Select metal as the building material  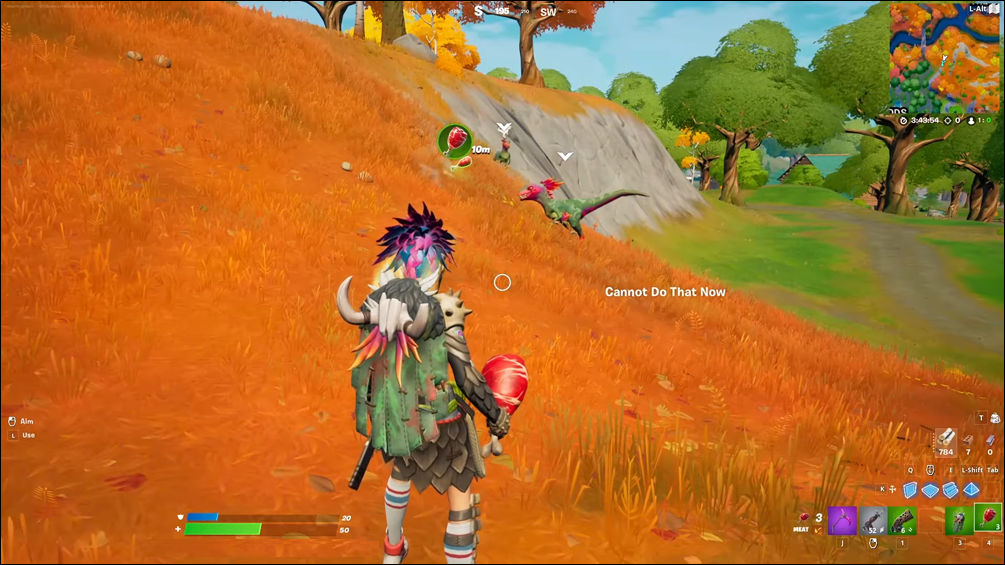[990, 439]
